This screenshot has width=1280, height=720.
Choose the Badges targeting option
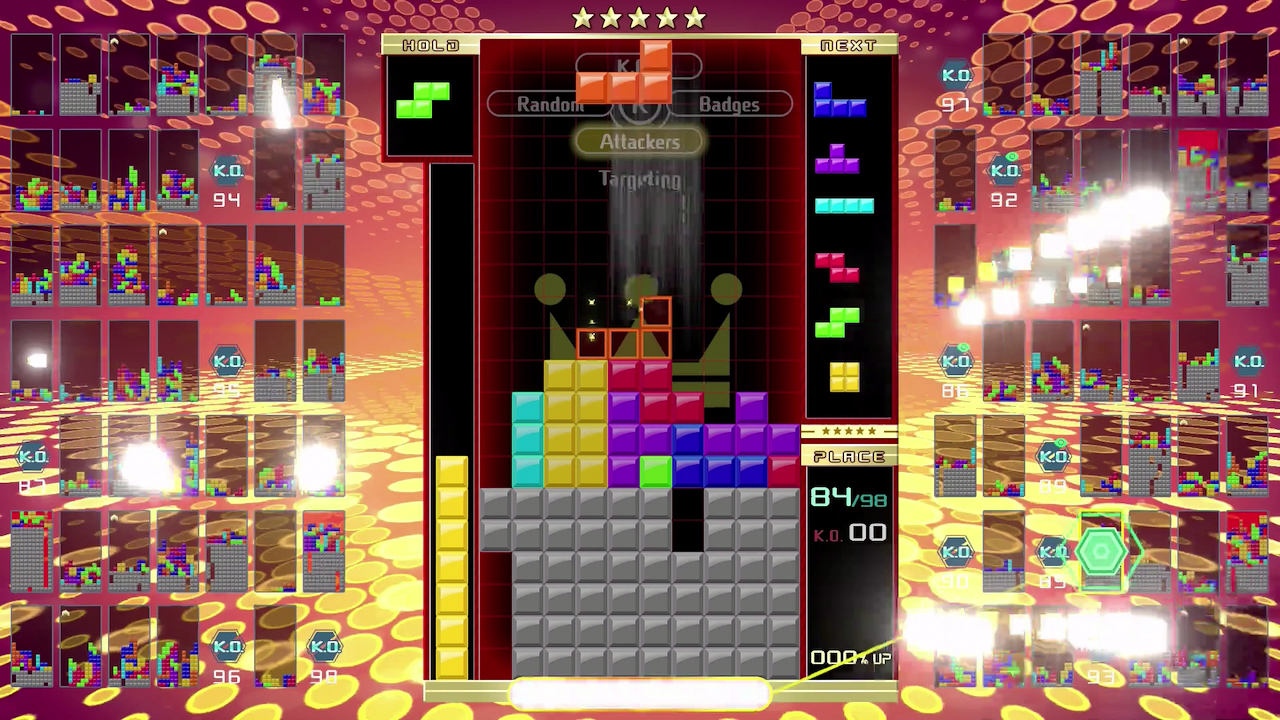(x=729, y=105)
